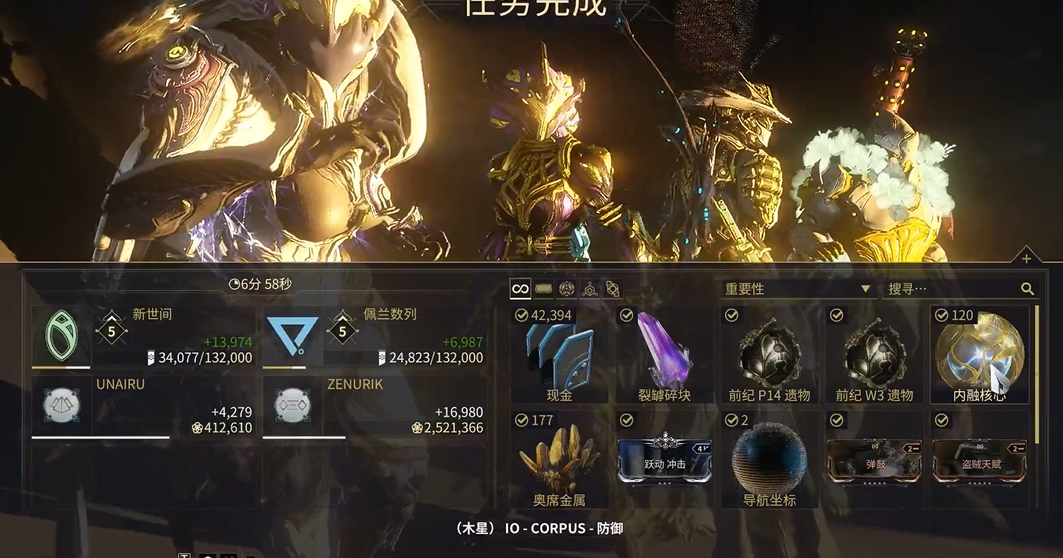Image resolution: width=1063 pixels, height=558 pixels.
Task: Select the 裂罅碎块 purple crystal reward
Action: (x=664, y=356)
